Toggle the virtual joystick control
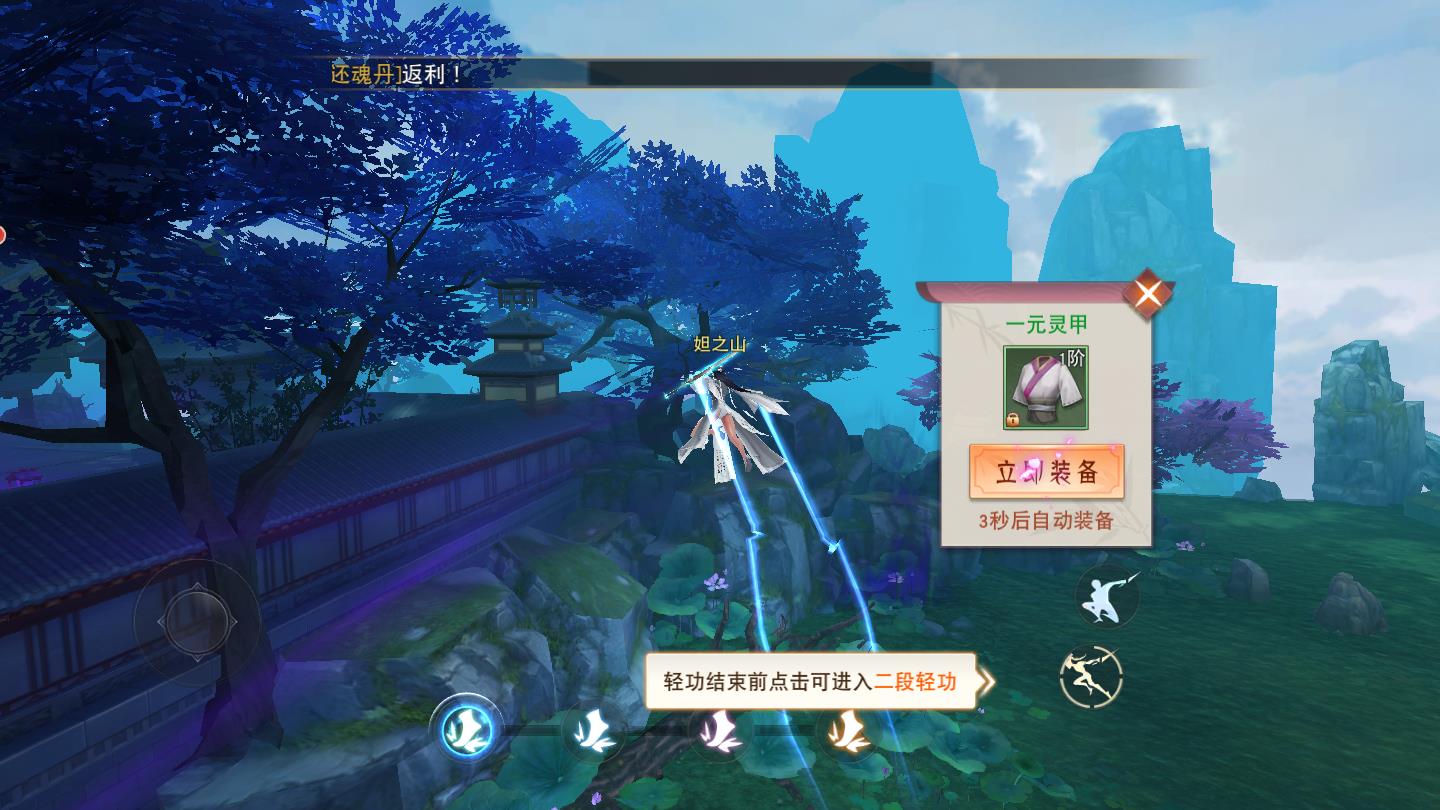 tap(196, 621)
